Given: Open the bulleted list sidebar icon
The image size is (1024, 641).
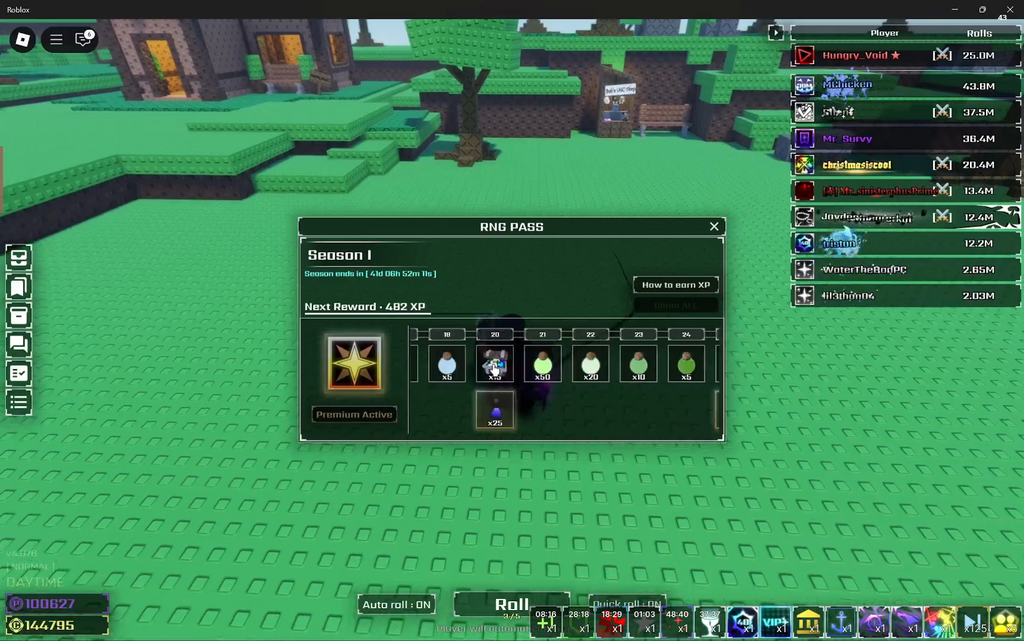Looking at the screenshot, I should pos(19,403).
